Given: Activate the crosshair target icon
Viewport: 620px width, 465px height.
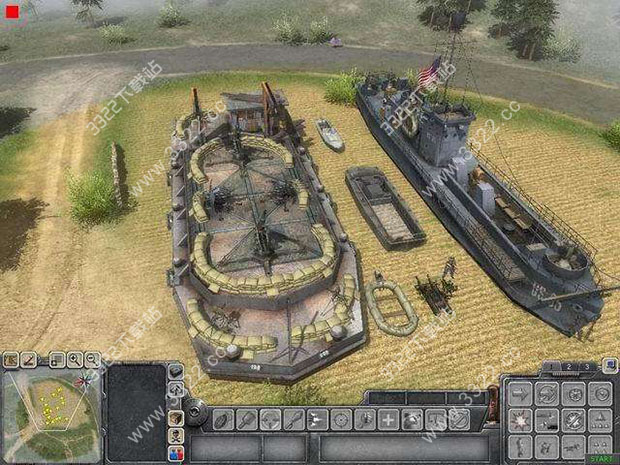Looking at the screenshot, I should pyautogui.click(x=341, y=419).
